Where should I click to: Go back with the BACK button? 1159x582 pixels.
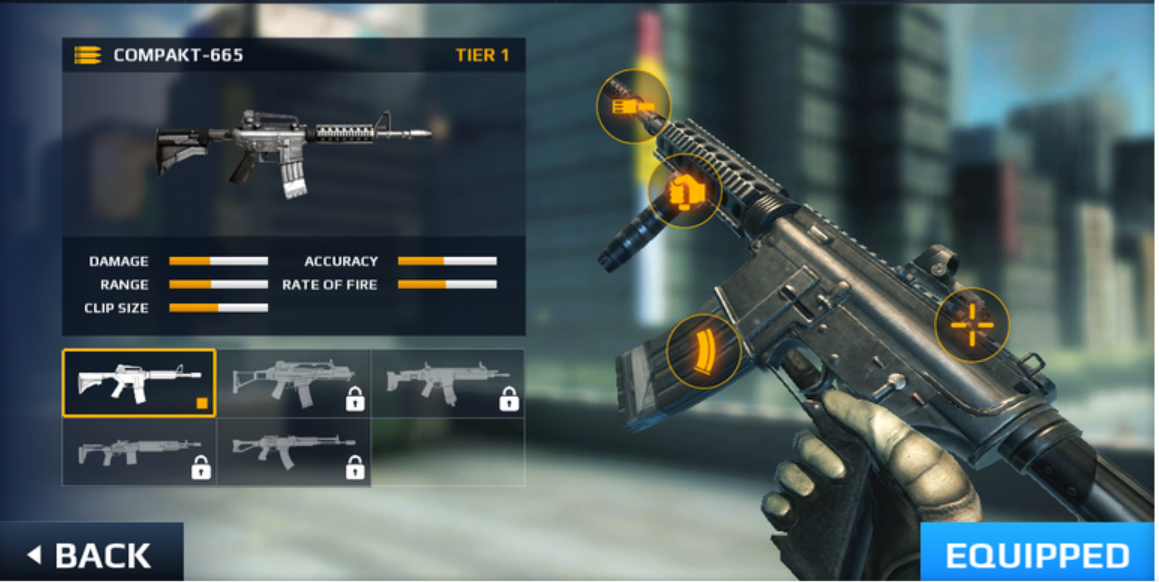[91, 554]
